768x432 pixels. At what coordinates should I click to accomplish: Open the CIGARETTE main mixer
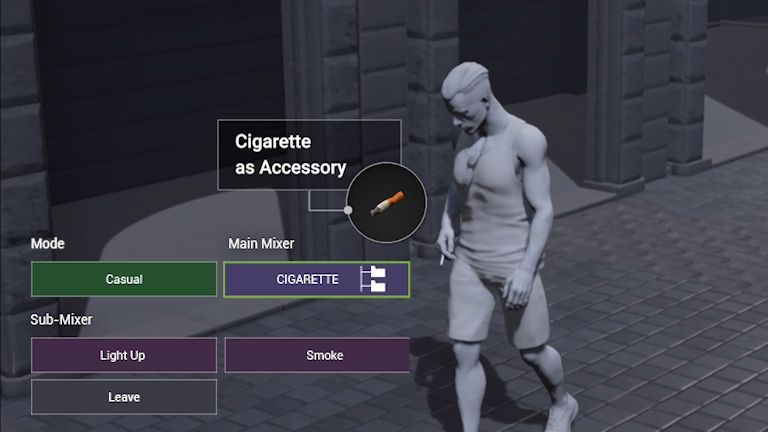pyautogui.click(x=316, y=279)
